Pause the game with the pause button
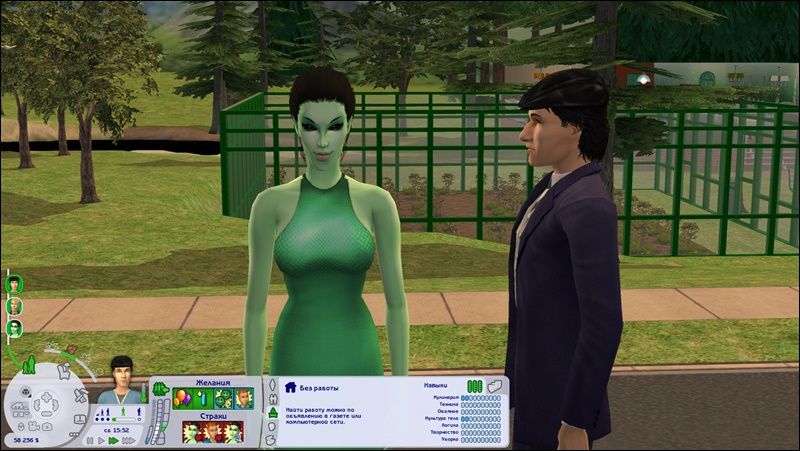The height and width of the screenshot is (451, 800). (90, 440)
